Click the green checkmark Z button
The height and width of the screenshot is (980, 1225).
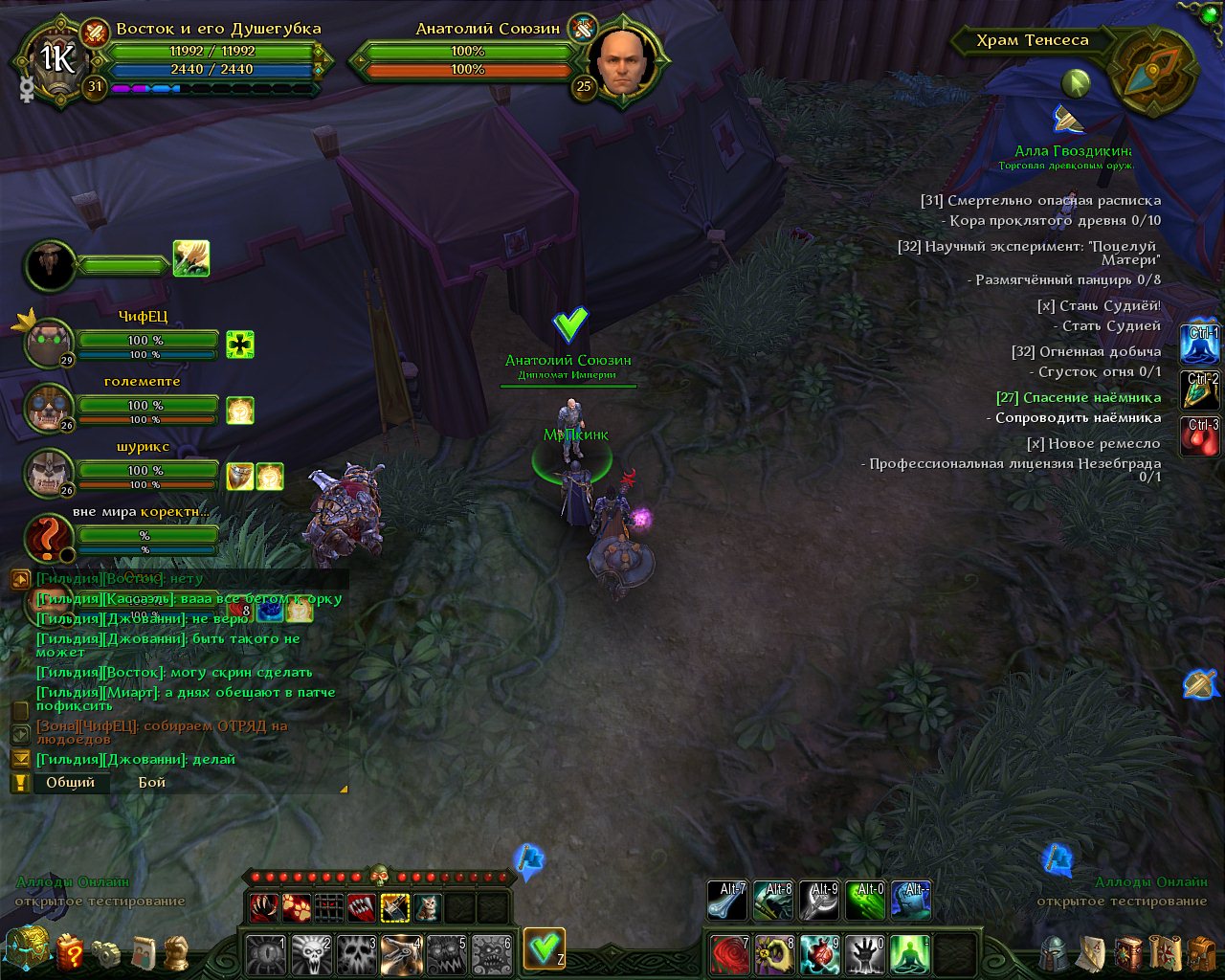[544, 948]
